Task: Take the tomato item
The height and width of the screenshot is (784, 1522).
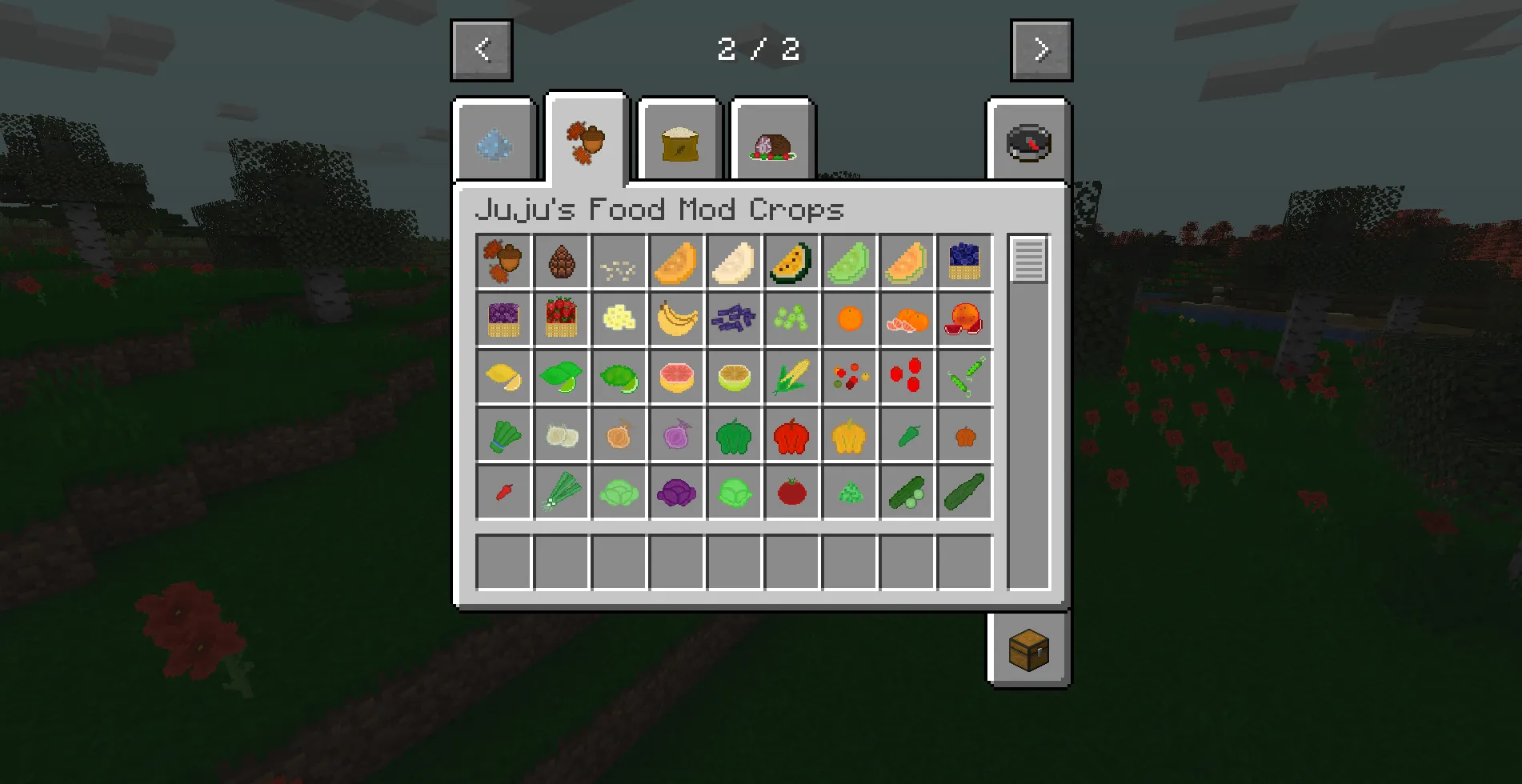Action: pos(791,494)
